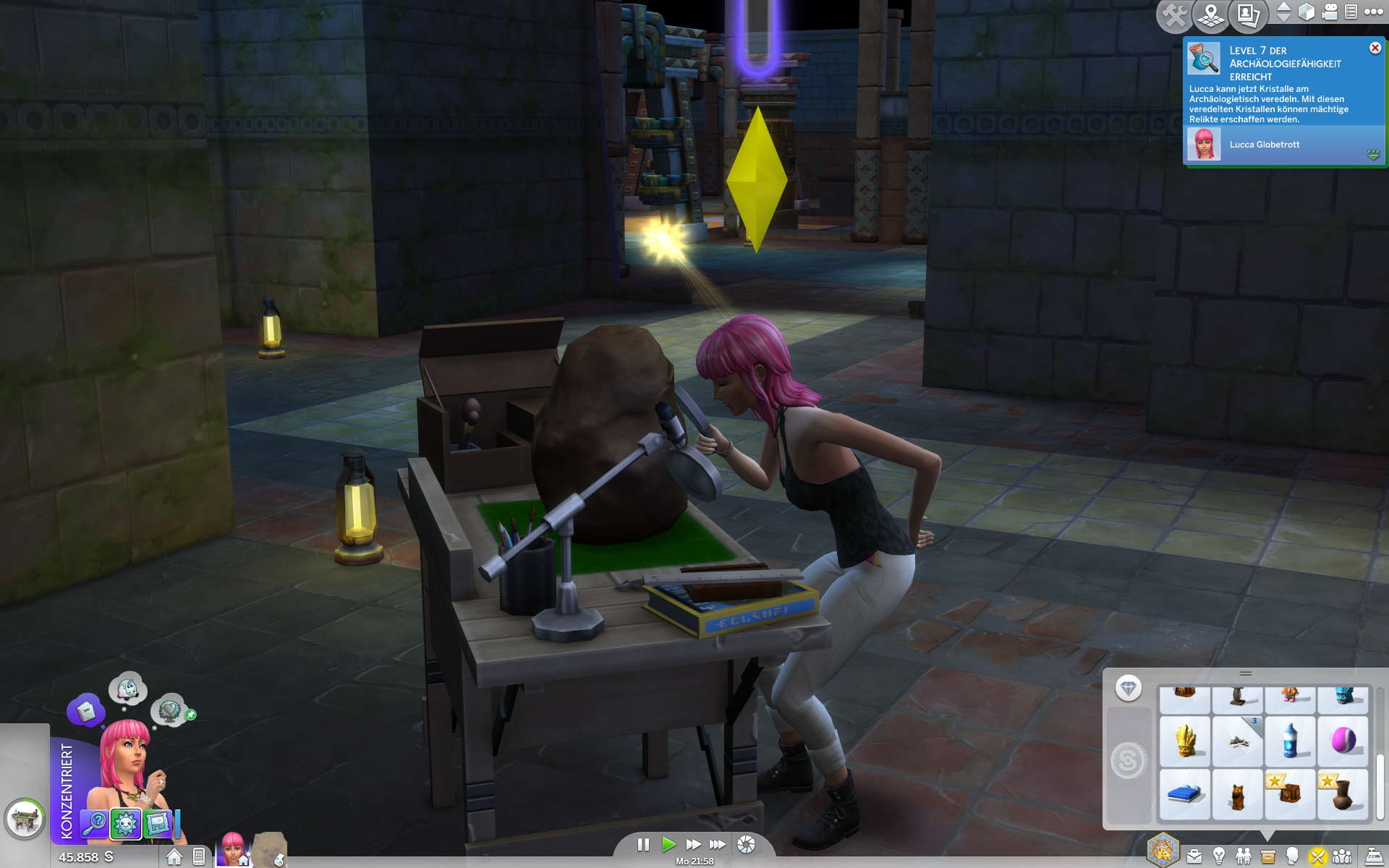Image resolution: width=1389 pixels, height=868 pixels.
Task: Open Build Mode with hammer-wrench icon
Action: click(x=1175, y=14)
